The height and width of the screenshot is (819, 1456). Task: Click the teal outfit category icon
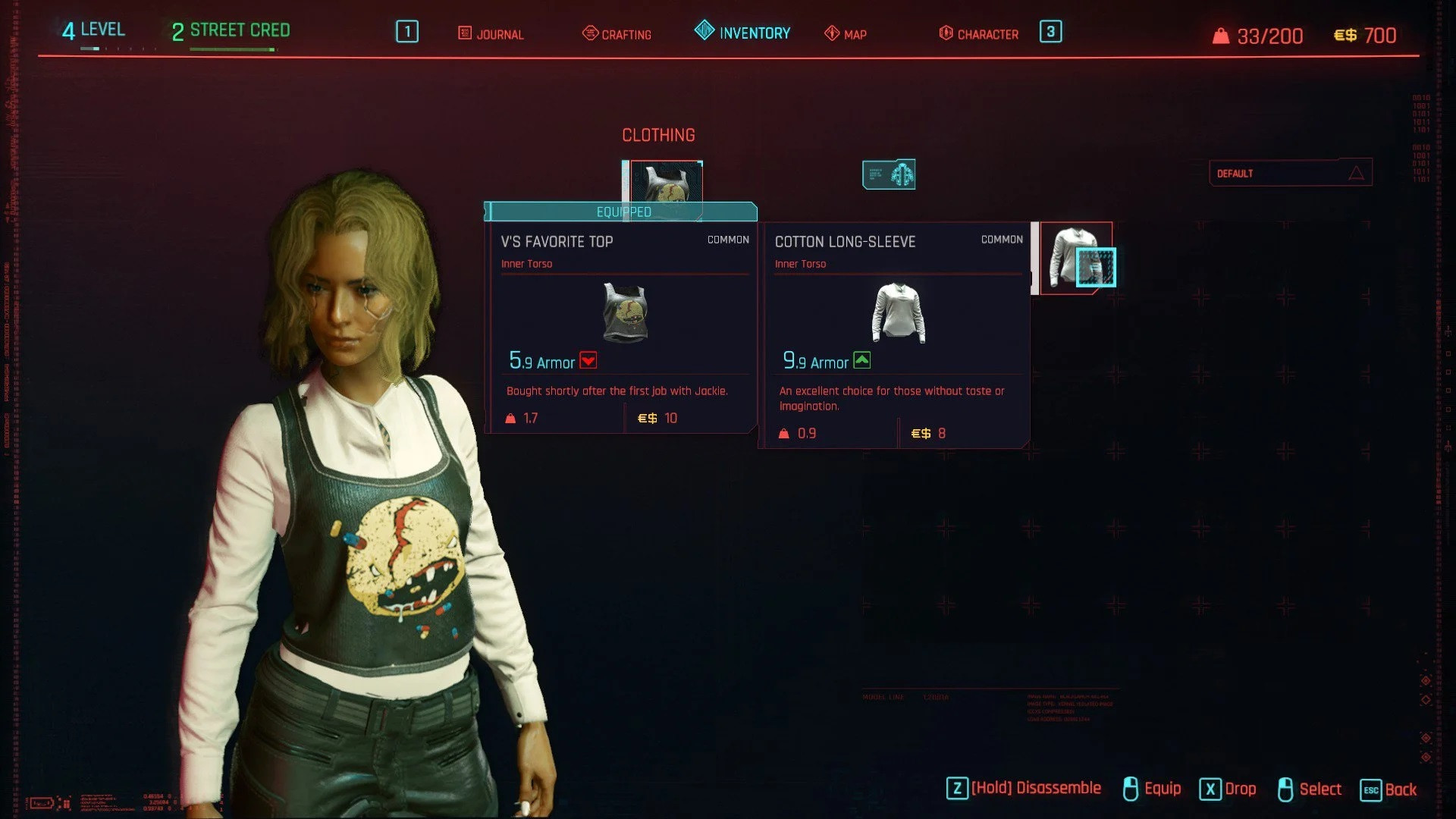click(x=889, y=174)
